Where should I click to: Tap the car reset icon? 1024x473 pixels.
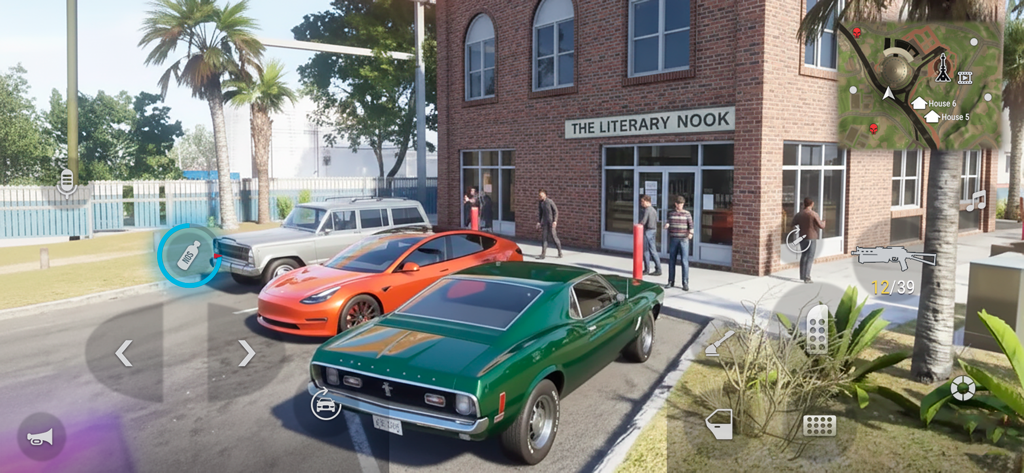click(x=325, y=404)
